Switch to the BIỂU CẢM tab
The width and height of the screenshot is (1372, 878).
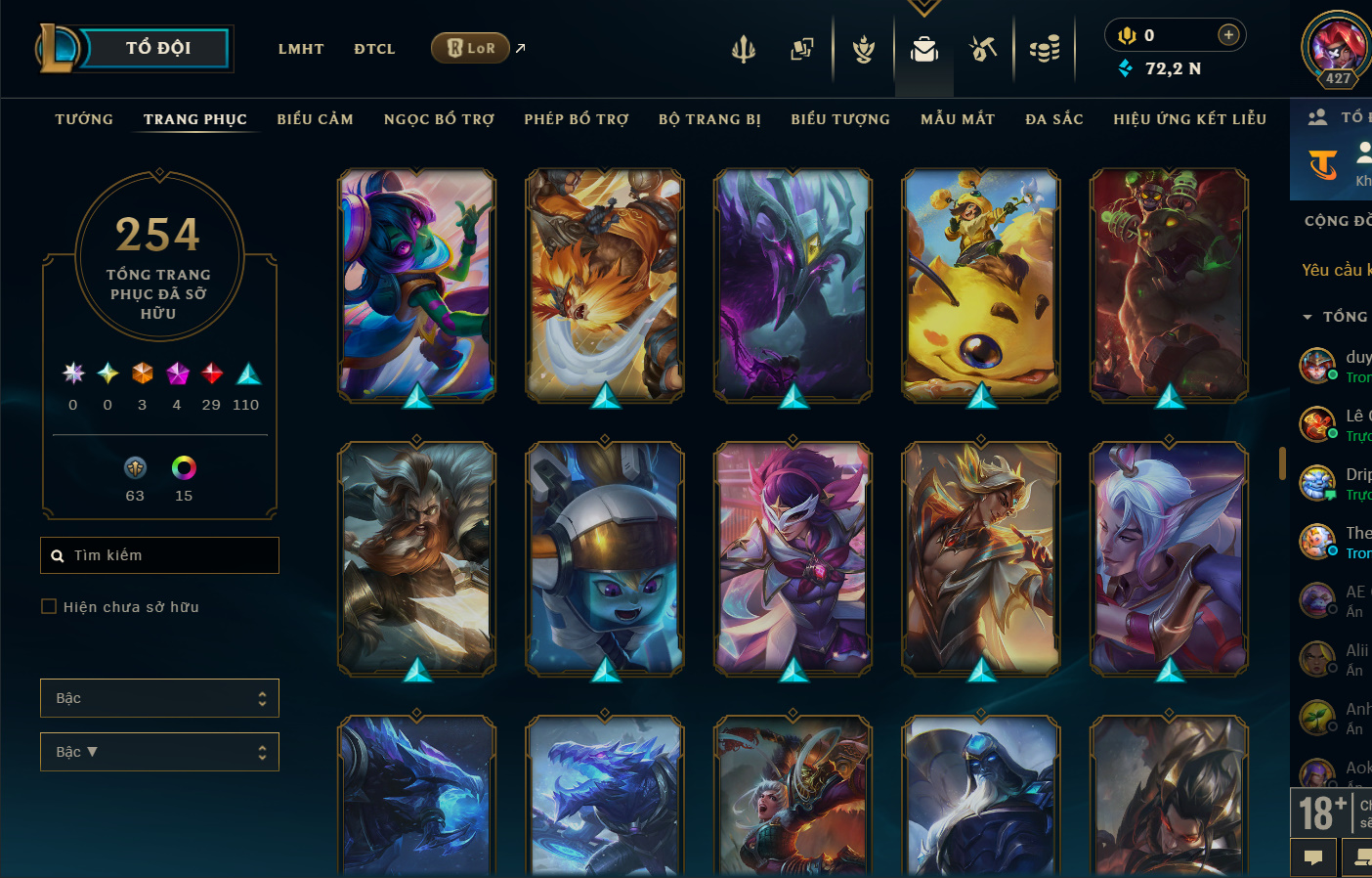pyautogui.click(x=315, y=119)
